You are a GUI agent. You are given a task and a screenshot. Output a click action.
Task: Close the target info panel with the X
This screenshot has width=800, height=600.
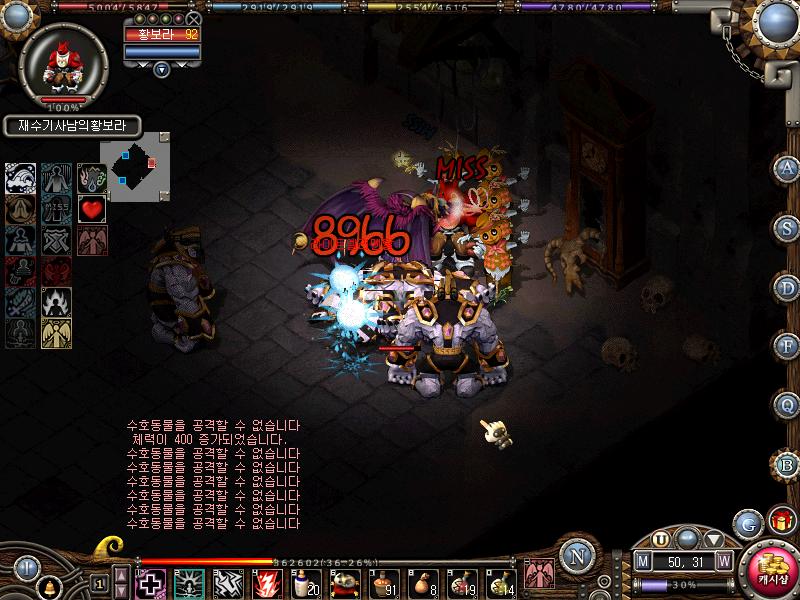coord(194,18)
